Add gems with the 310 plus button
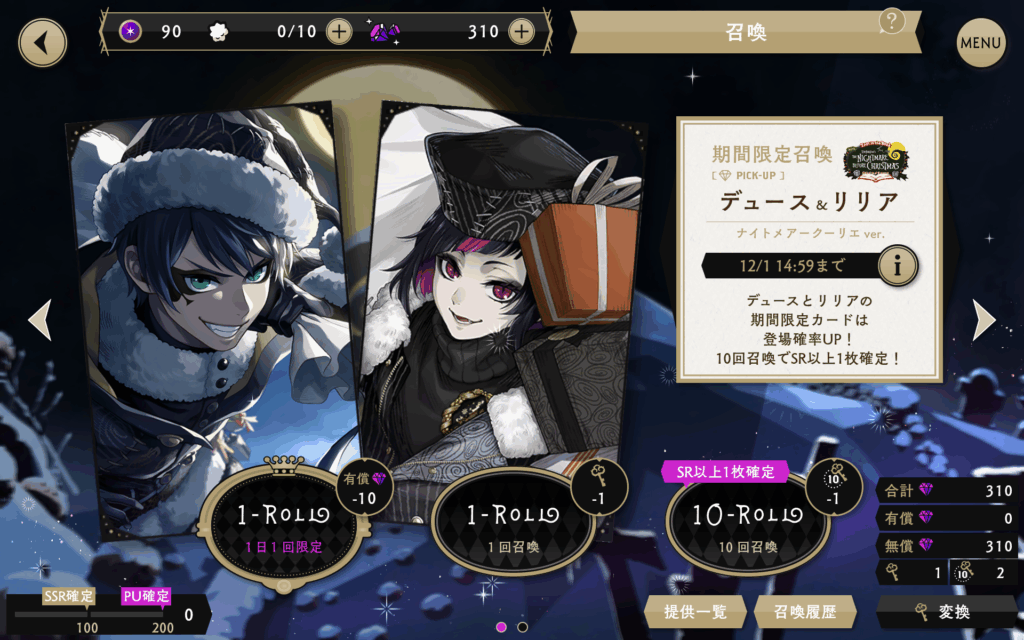Image resolution: width=1024 pixels, height=640 pixels. 521,31
